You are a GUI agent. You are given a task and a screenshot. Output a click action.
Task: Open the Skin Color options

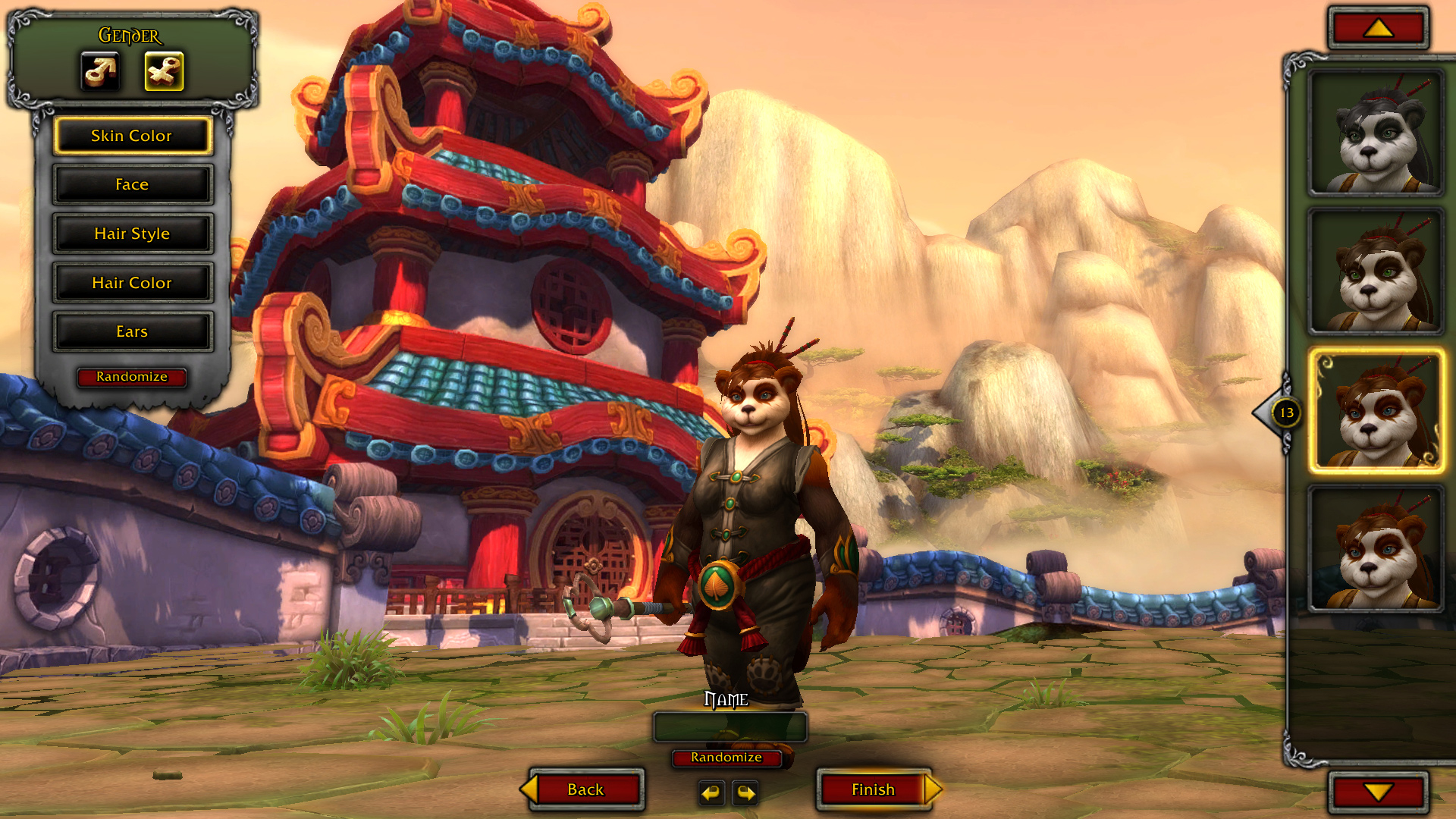tap(132, 136)
